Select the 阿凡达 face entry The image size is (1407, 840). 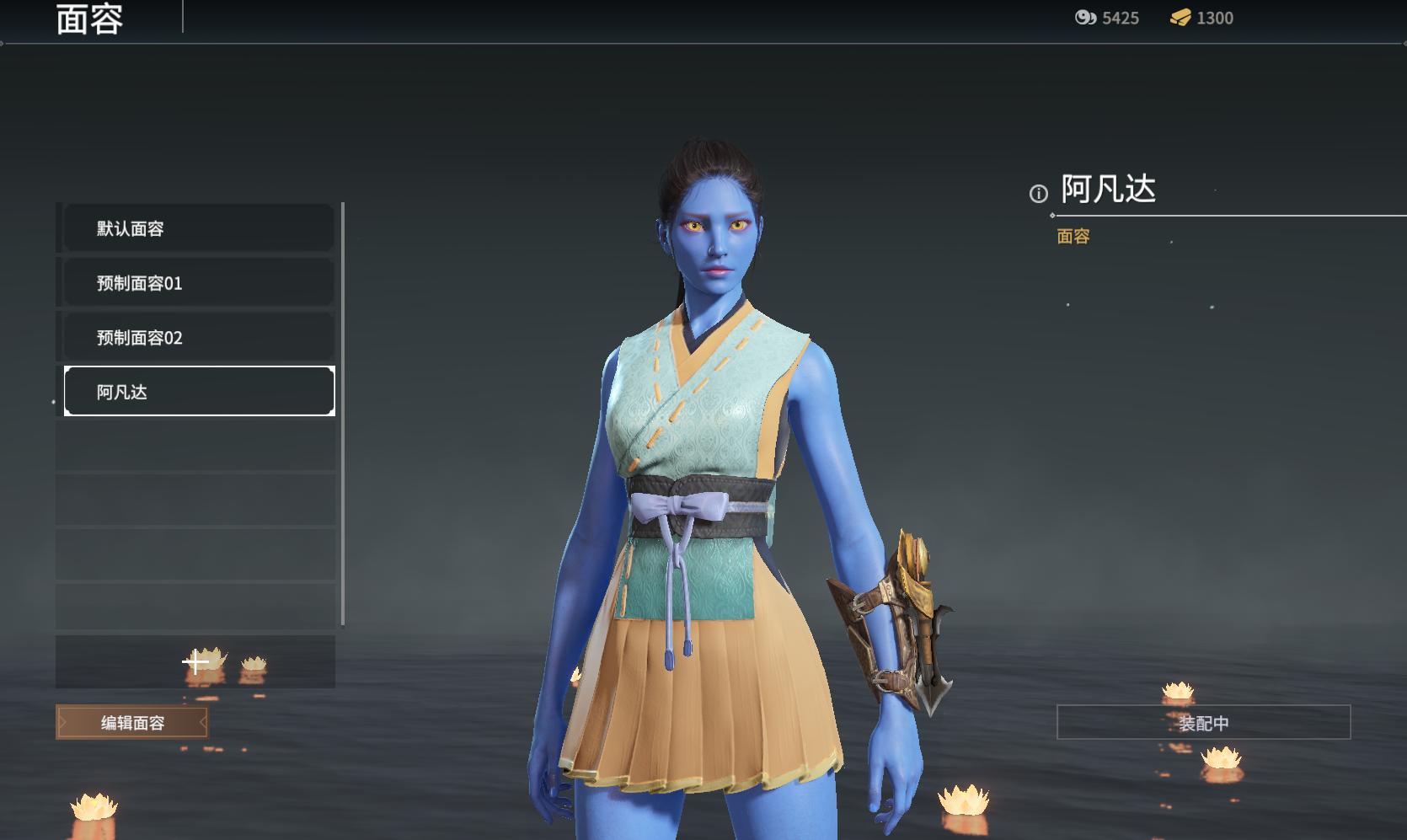pos(199,392)
